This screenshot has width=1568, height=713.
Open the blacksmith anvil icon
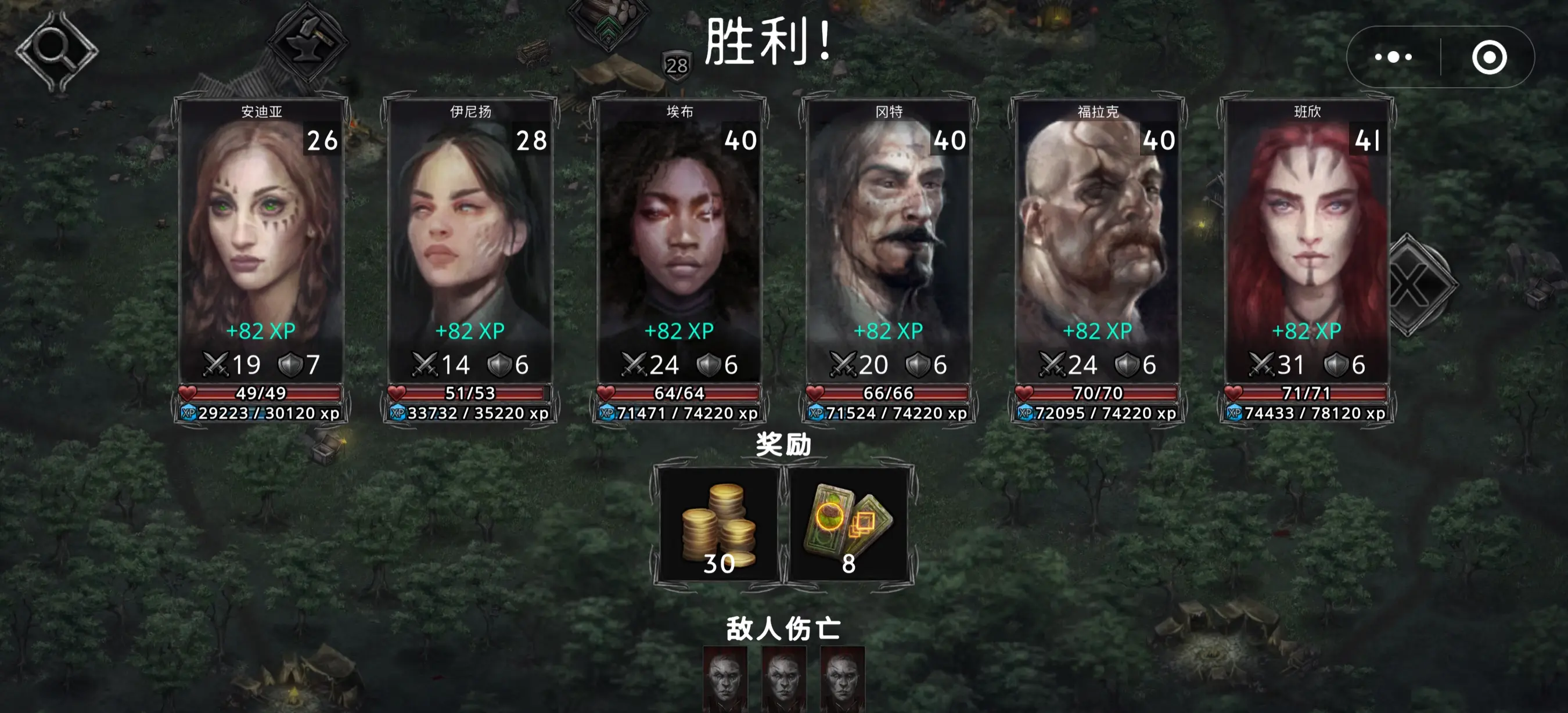coord(307,42)
